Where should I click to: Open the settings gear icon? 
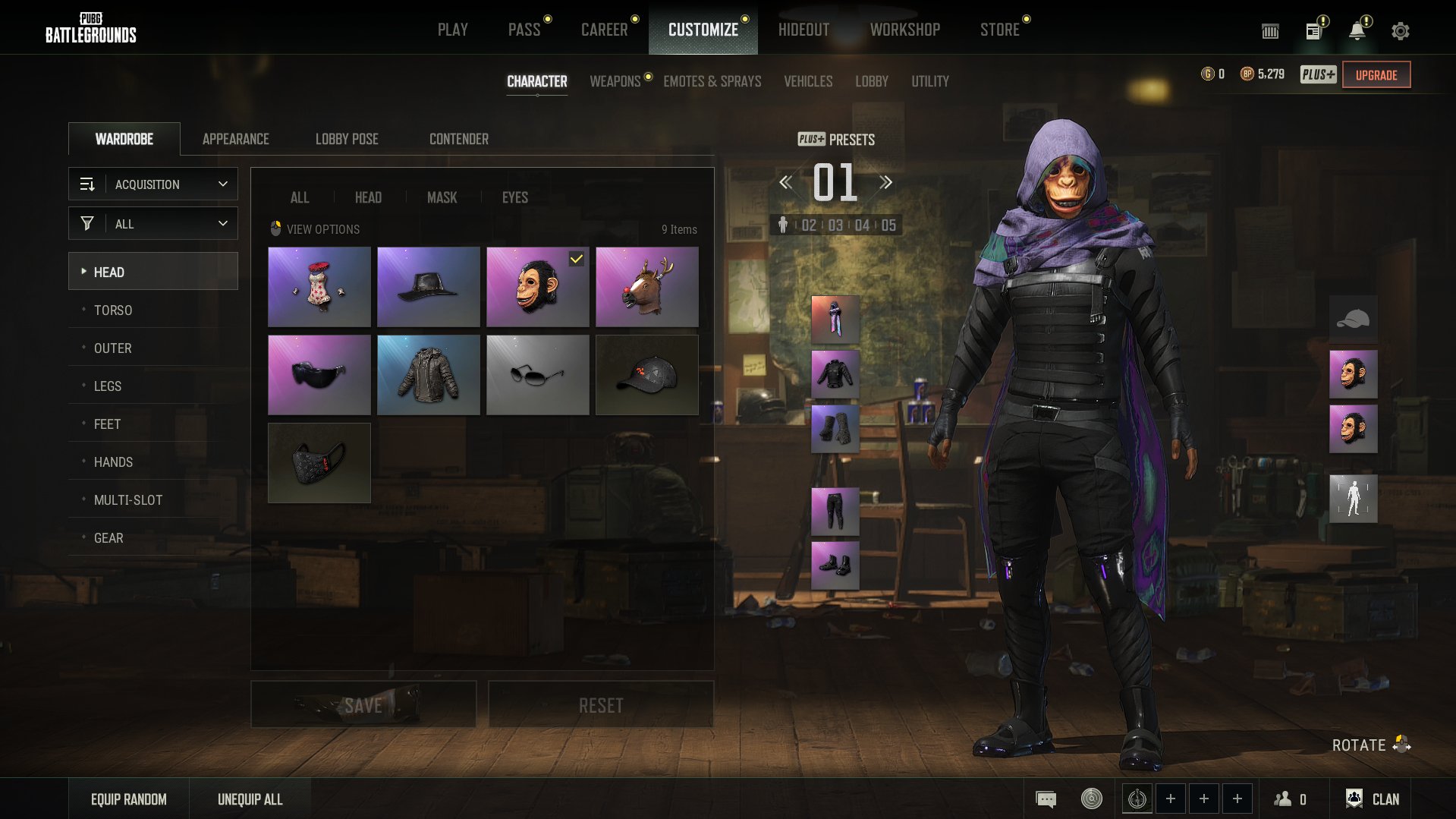(1401, 31)
